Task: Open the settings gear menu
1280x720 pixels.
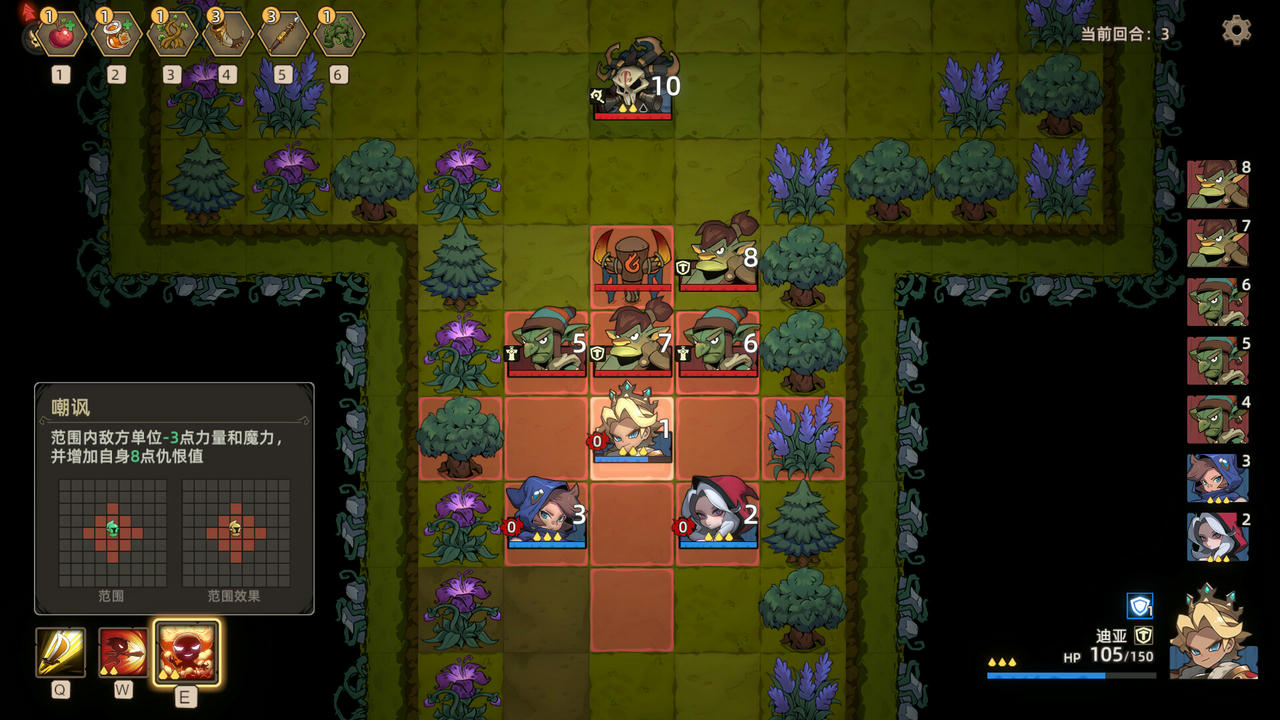Action: click(x=1236, y=30)
